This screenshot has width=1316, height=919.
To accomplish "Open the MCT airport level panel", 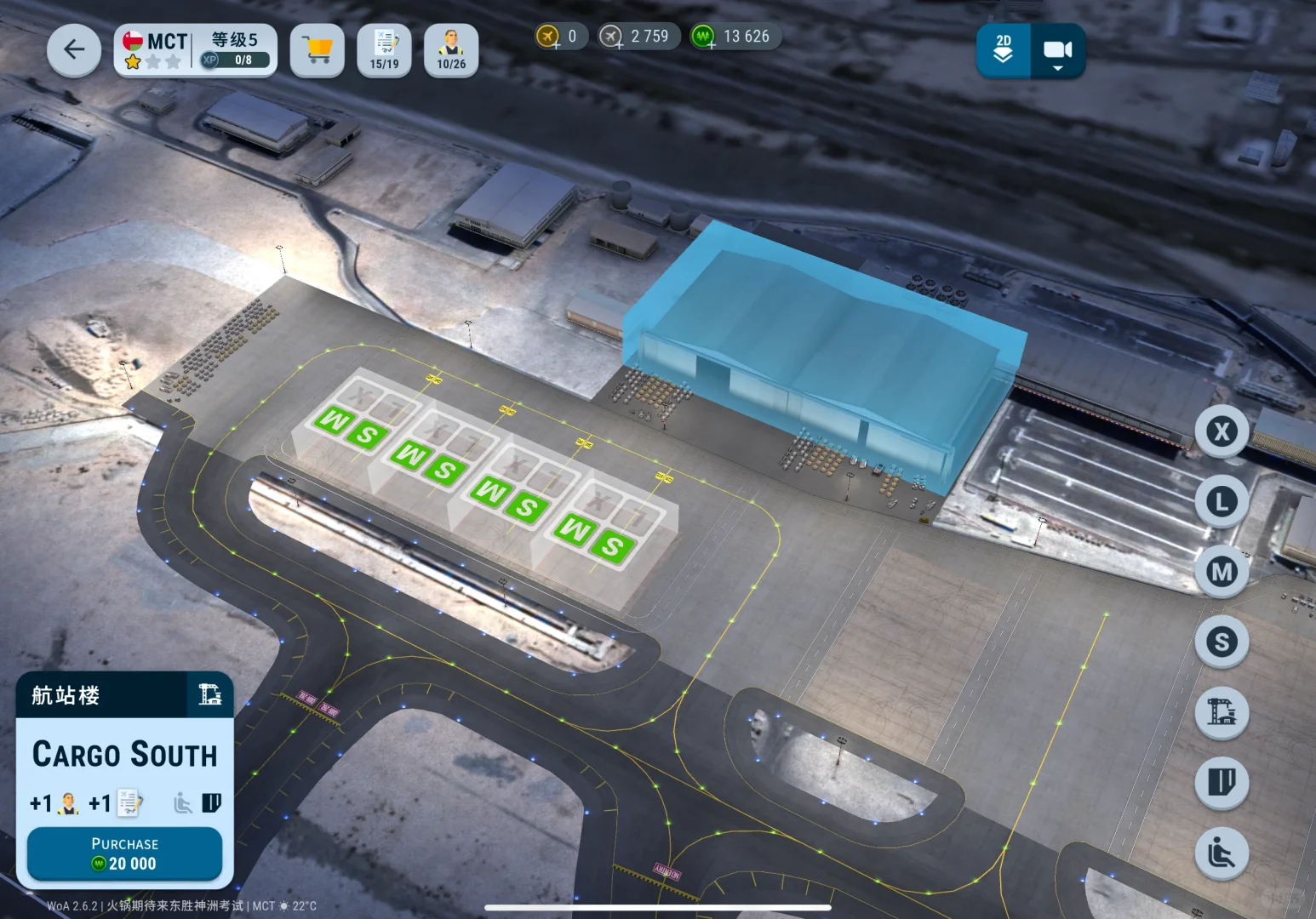I will point(196,50).
